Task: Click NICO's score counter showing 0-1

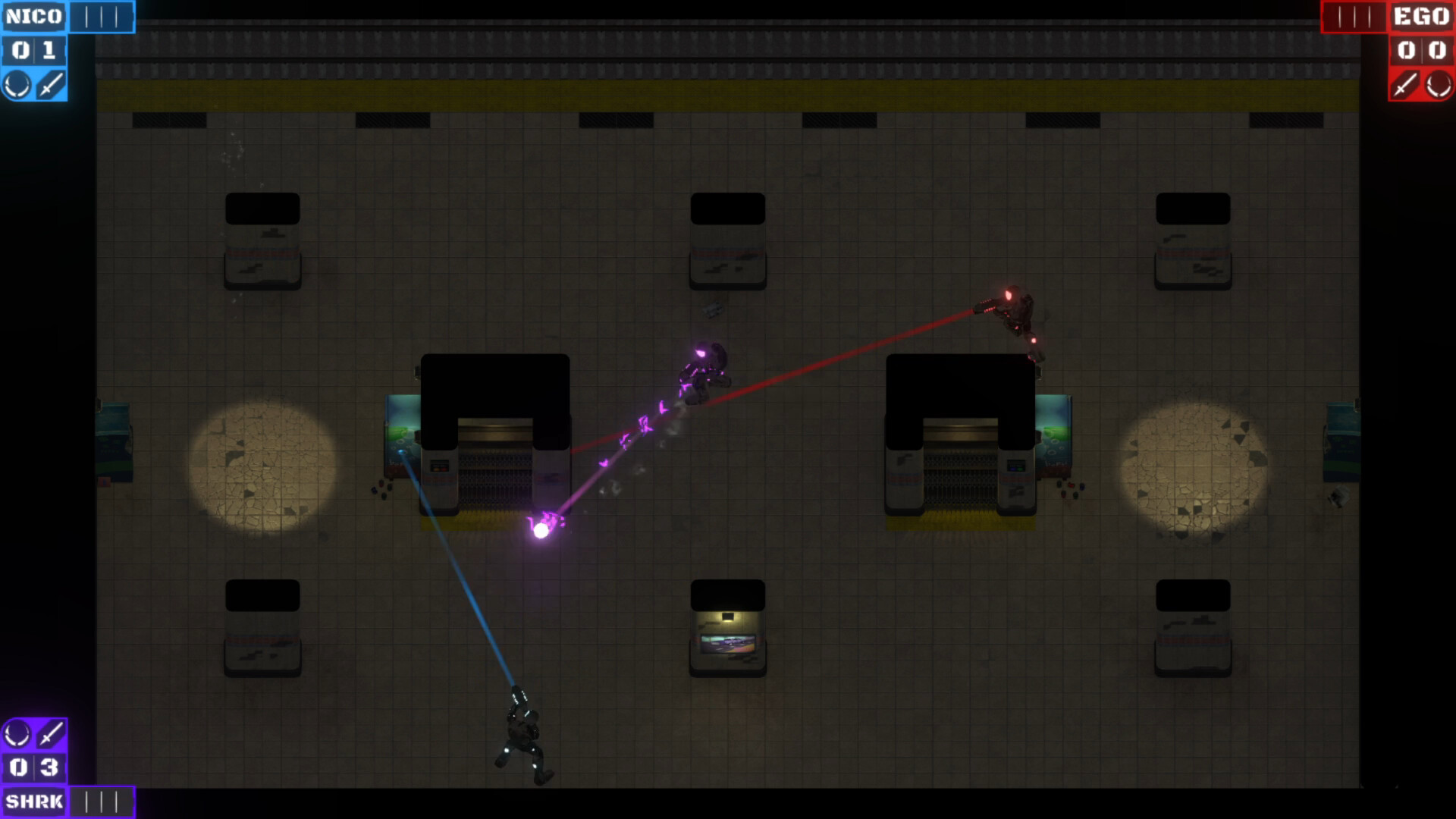Action: click(x=34, y=49)
